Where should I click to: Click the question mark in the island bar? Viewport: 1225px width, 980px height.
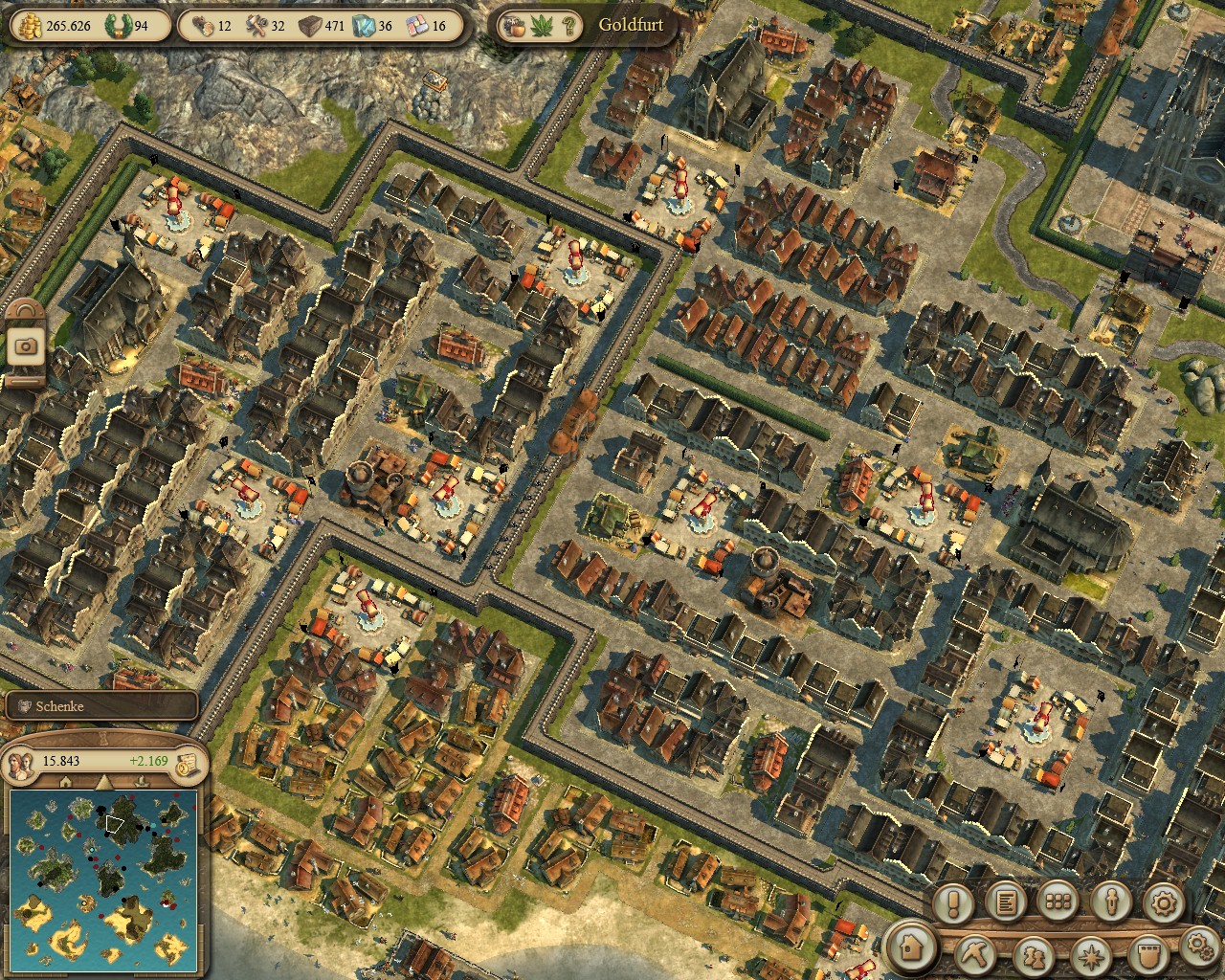pos(568,26)
